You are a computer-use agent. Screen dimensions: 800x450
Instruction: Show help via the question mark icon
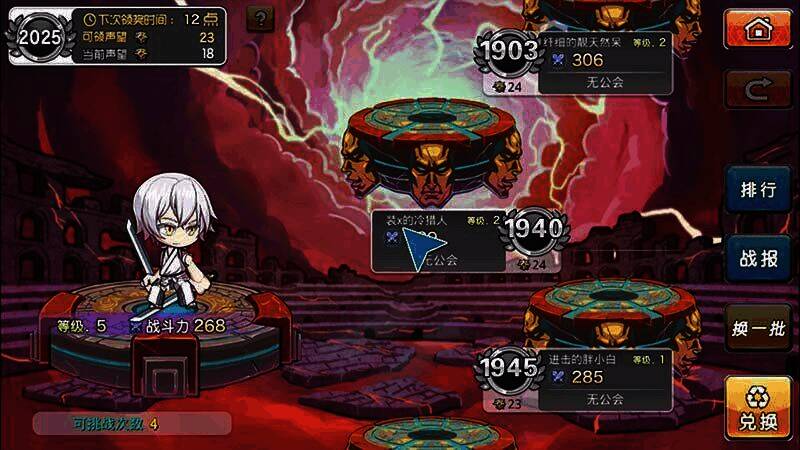click(260, 18)
